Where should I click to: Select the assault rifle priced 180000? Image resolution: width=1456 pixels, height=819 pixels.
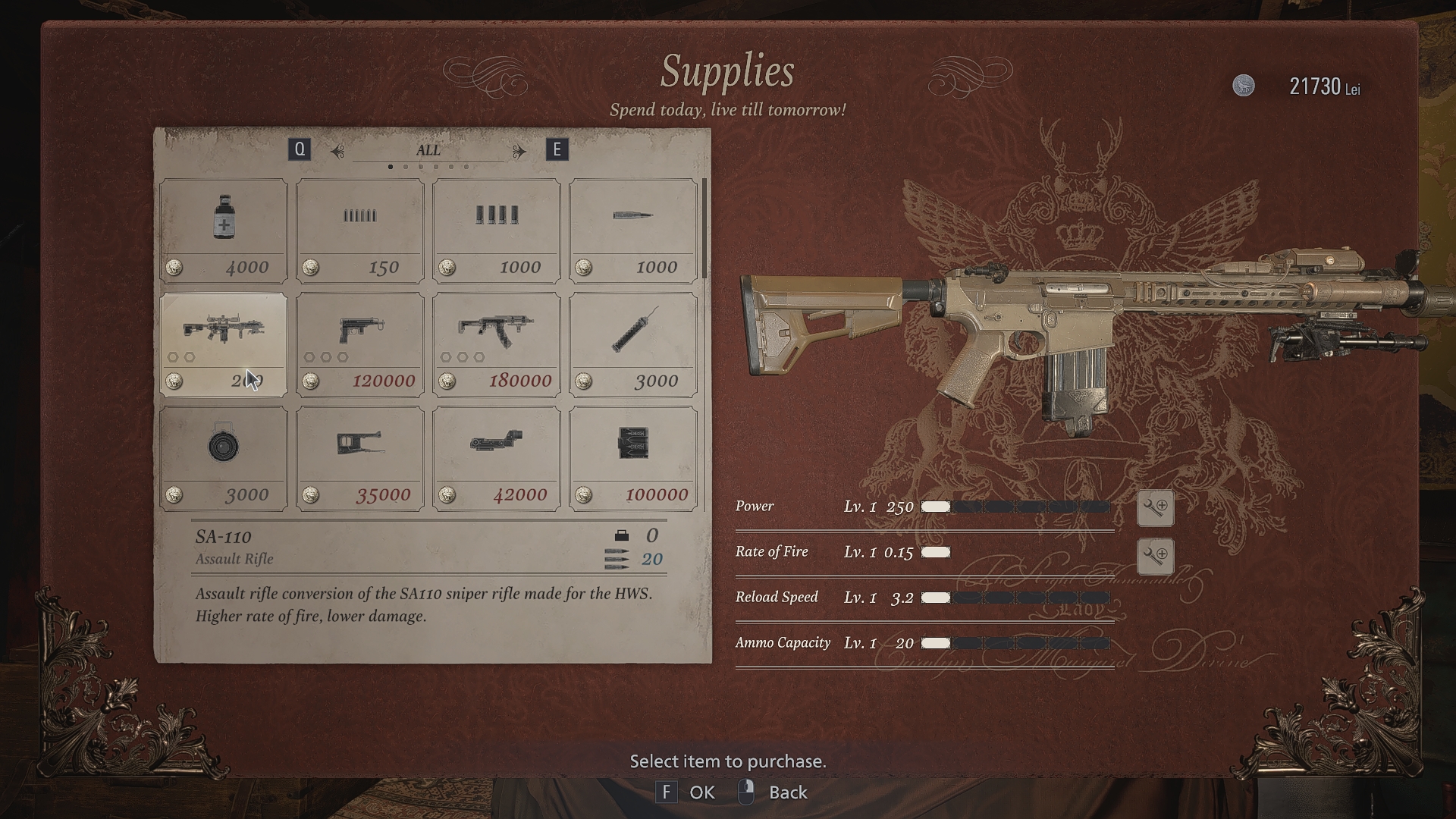[497, 344]
